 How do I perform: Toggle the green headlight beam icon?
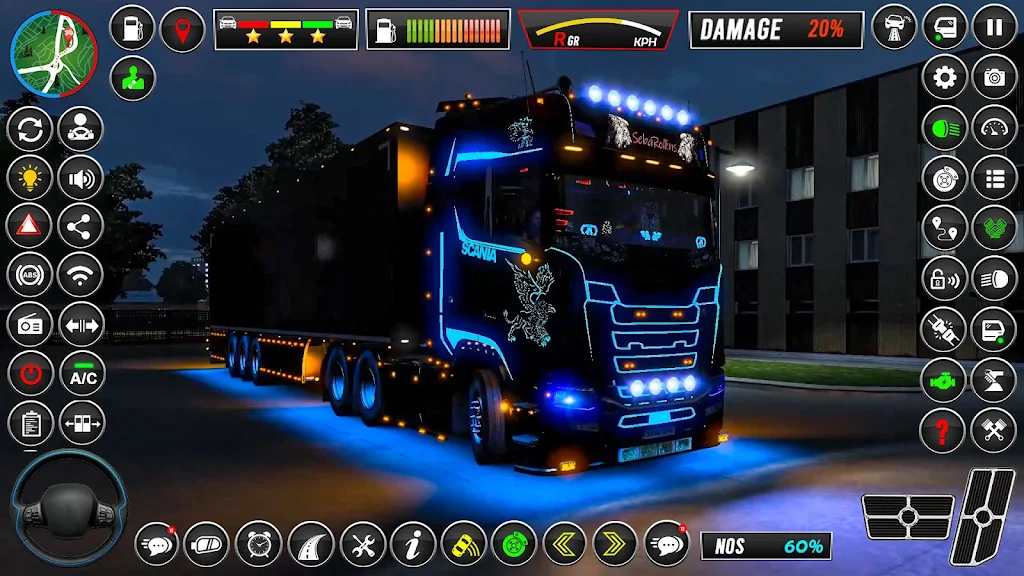coord(944,127)
